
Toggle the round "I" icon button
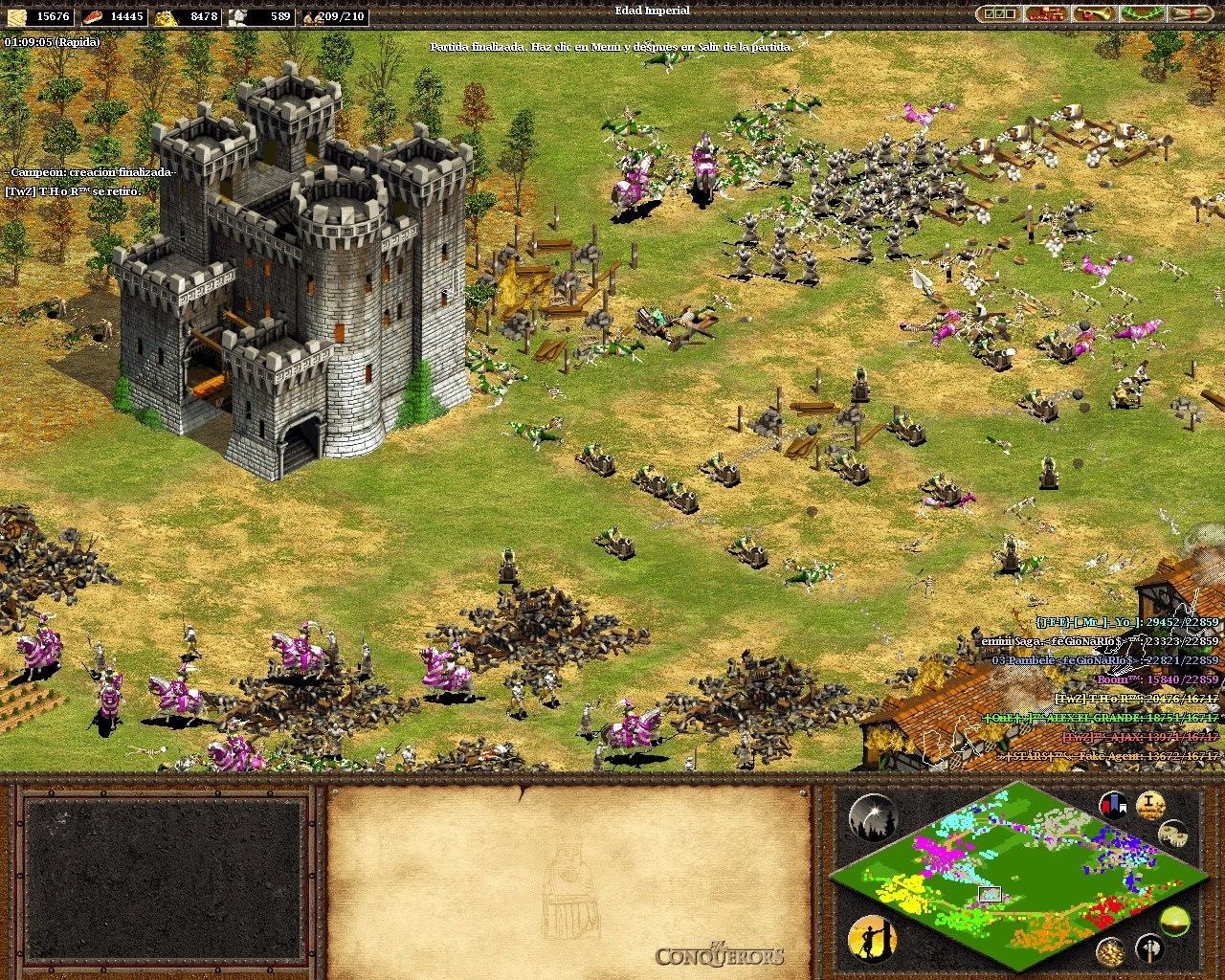coord(1149,805)
